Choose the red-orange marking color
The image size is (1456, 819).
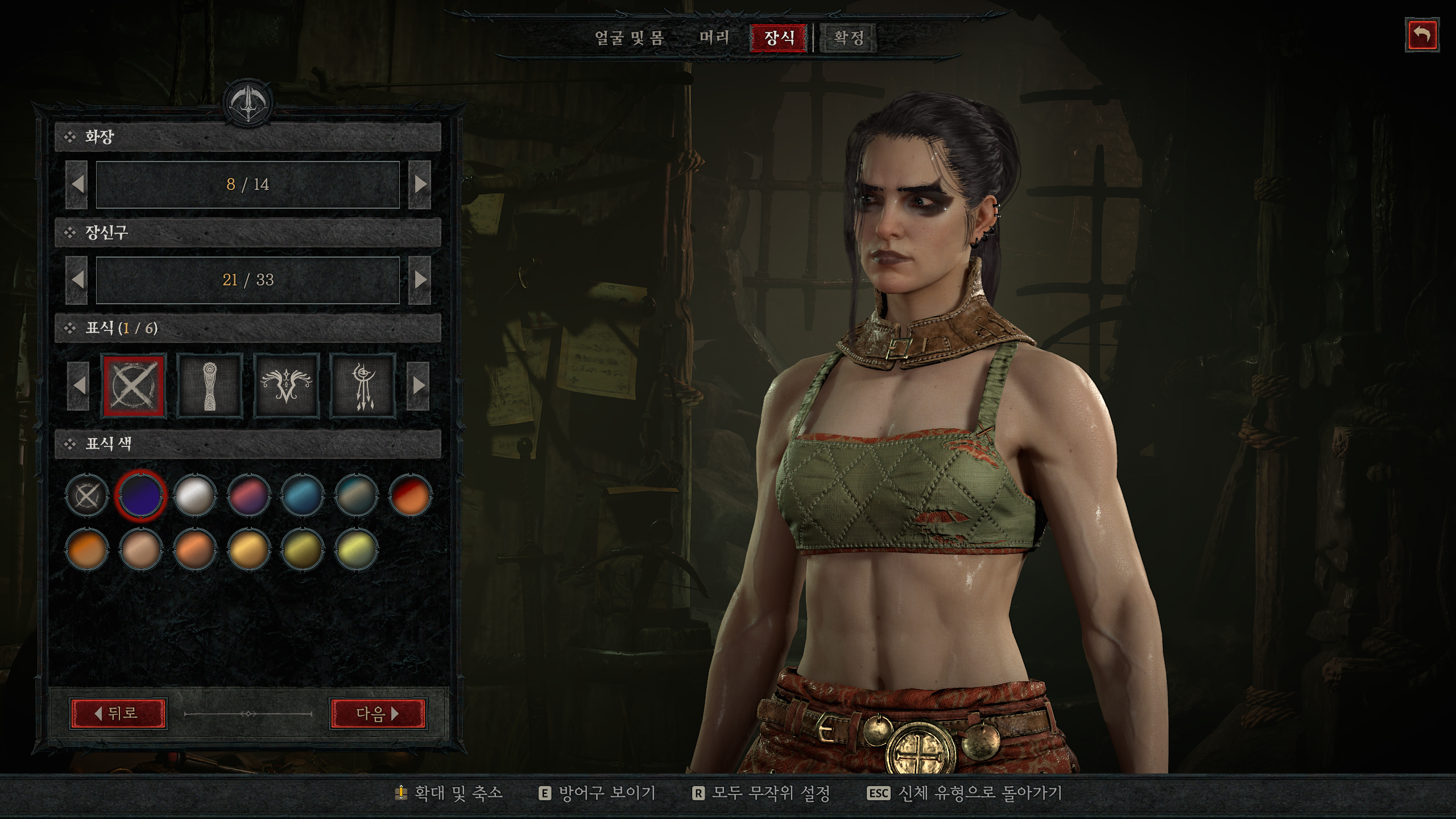(x=410, y=495)
